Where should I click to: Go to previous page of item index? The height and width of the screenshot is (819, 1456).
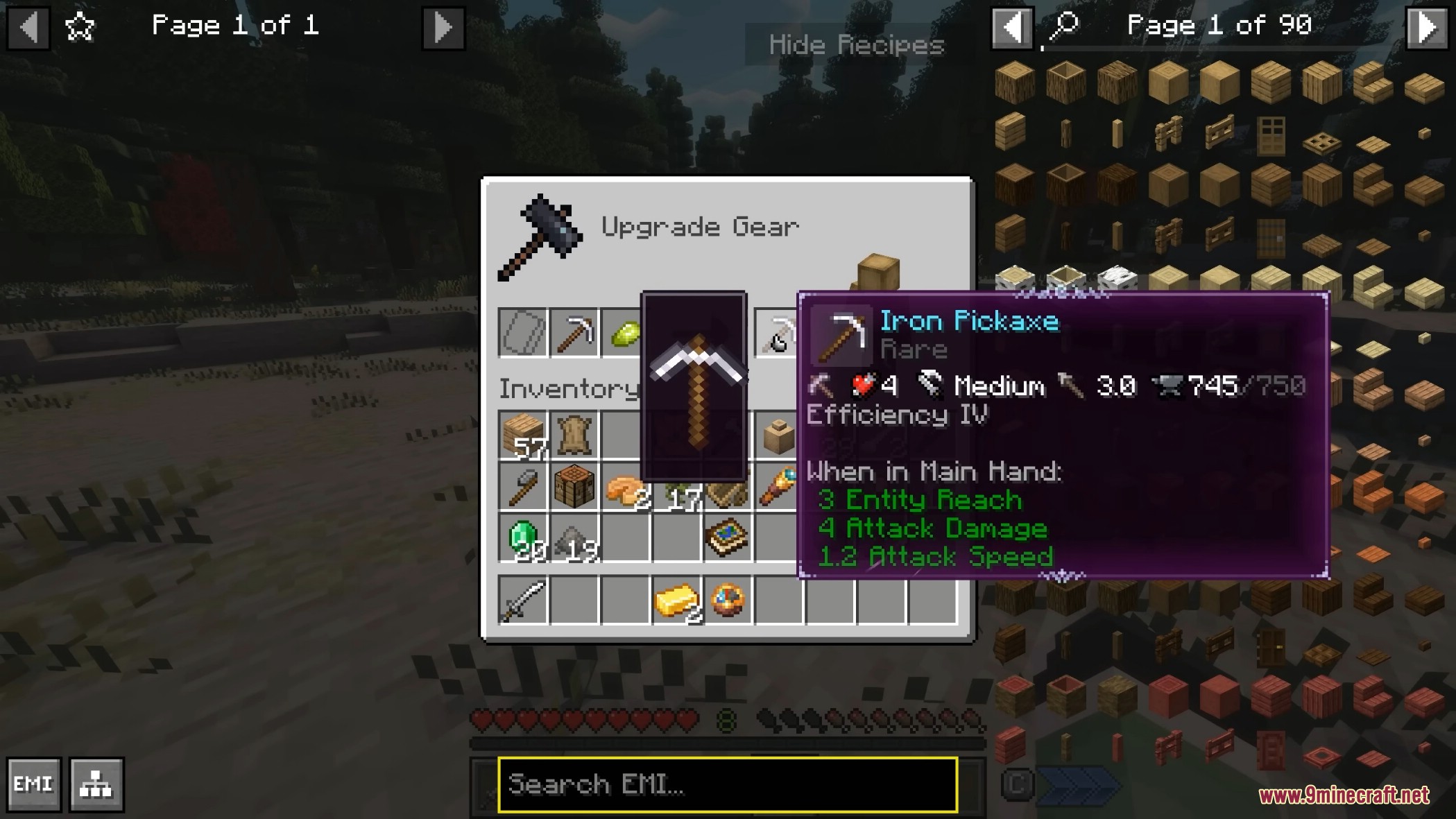click(x=1012, y=28)
